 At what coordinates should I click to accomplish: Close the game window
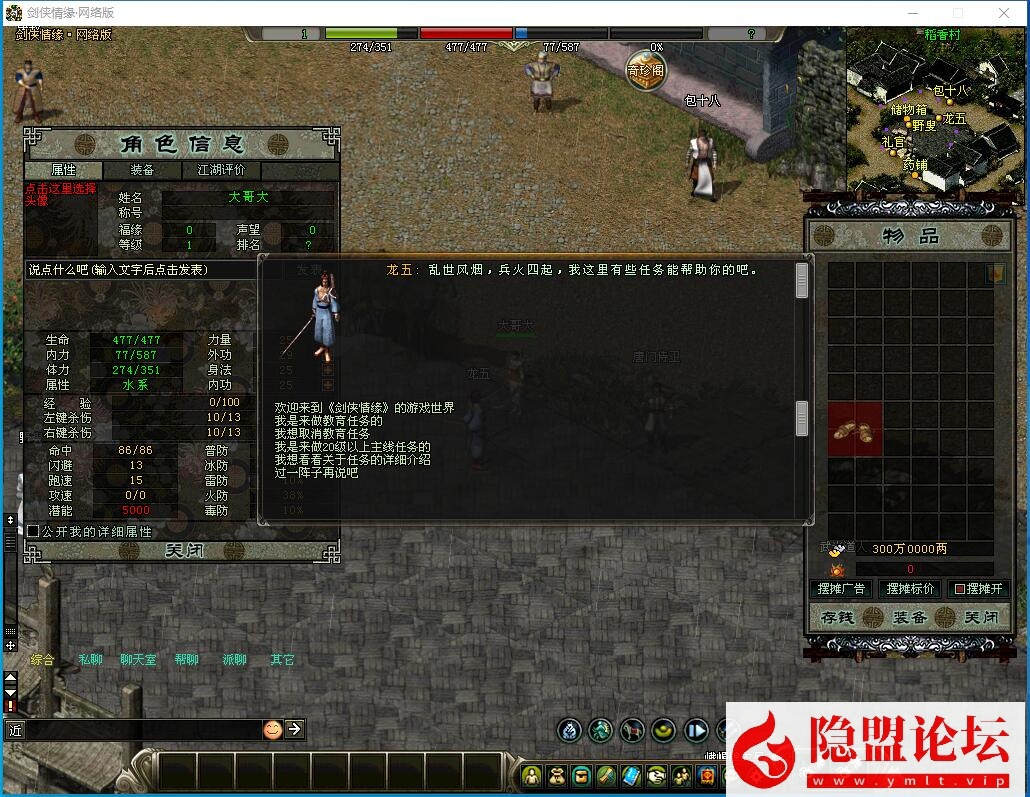tap(1004, 13)
